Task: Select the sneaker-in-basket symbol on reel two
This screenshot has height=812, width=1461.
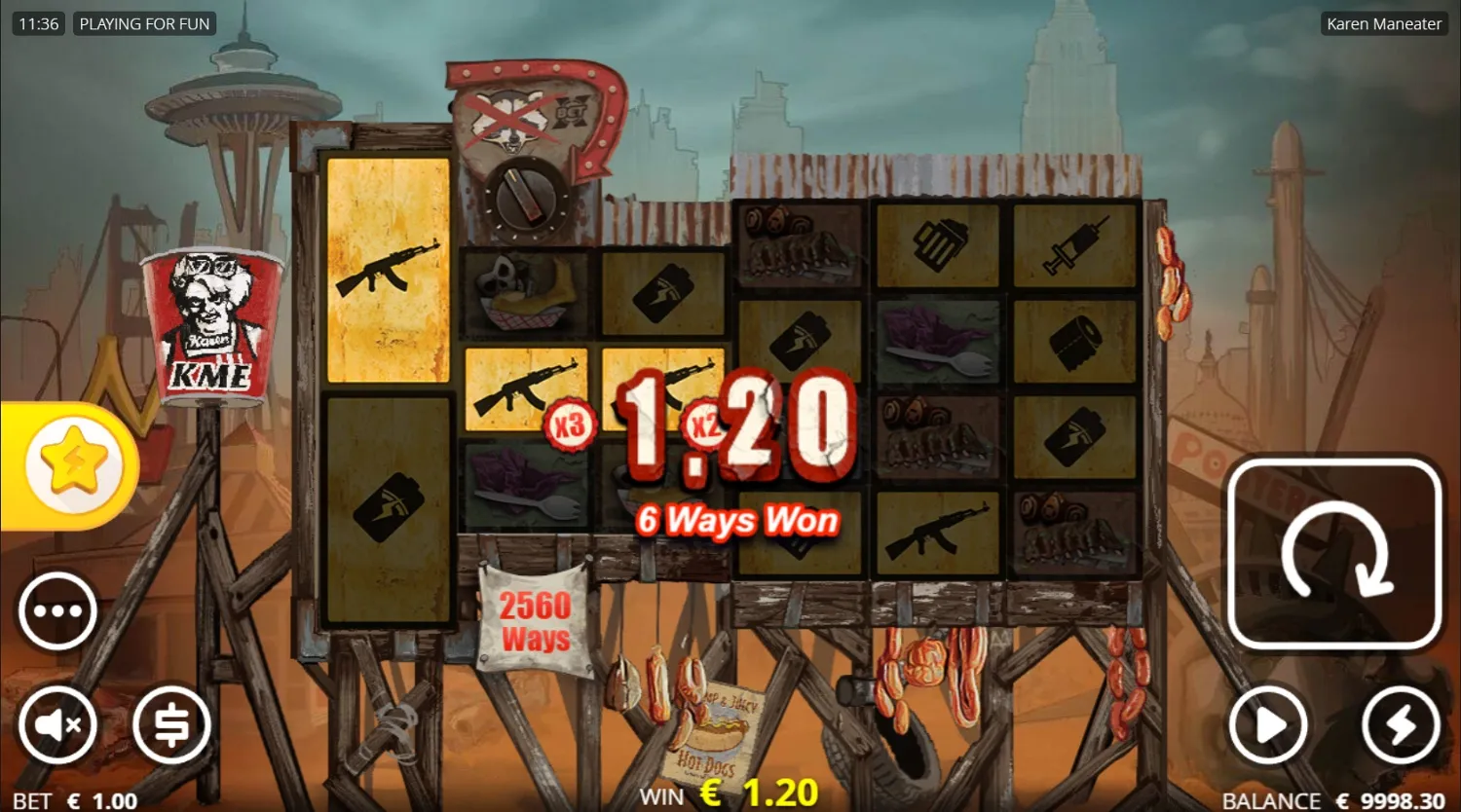Action: point(524,293)
